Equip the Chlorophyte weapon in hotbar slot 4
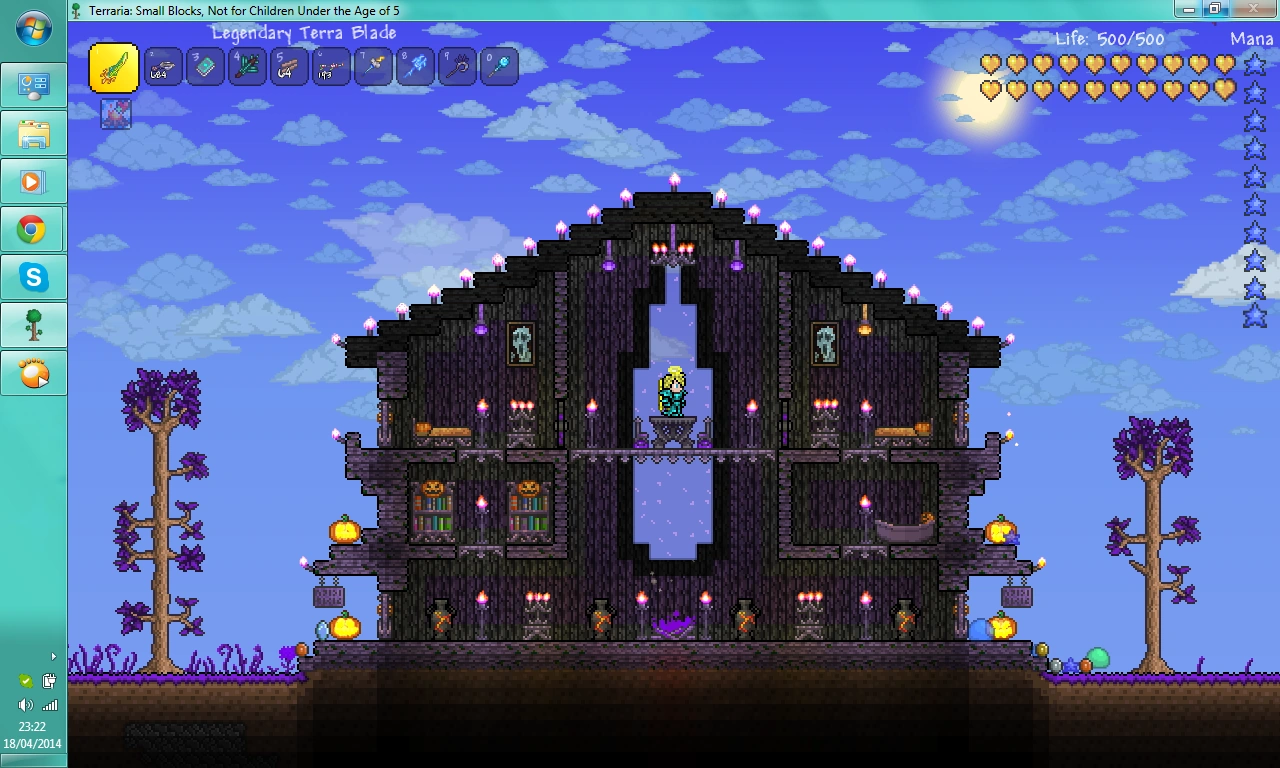This screenshot has width=1280, height=768. click(247, 67)
